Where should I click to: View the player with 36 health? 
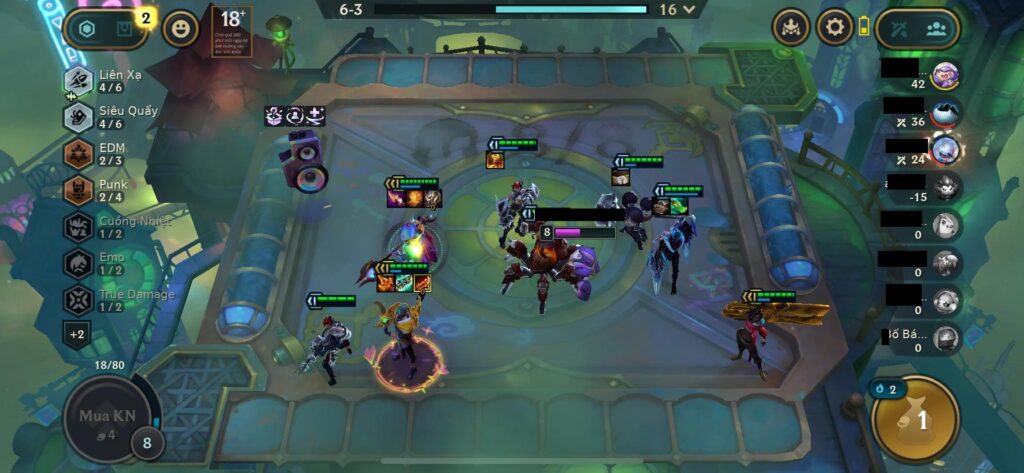[944, 113]
